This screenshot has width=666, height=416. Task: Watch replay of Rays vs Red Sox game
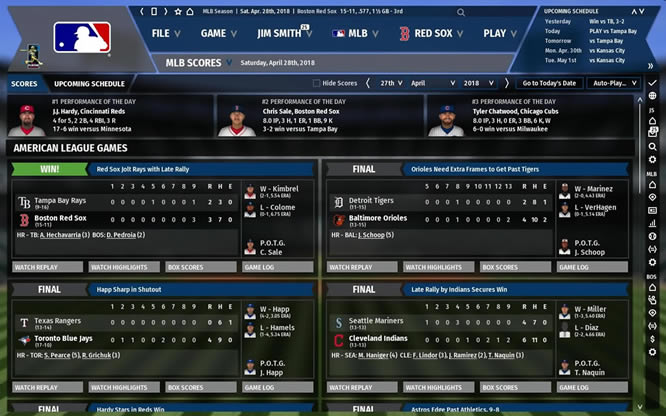coord(46,267)
